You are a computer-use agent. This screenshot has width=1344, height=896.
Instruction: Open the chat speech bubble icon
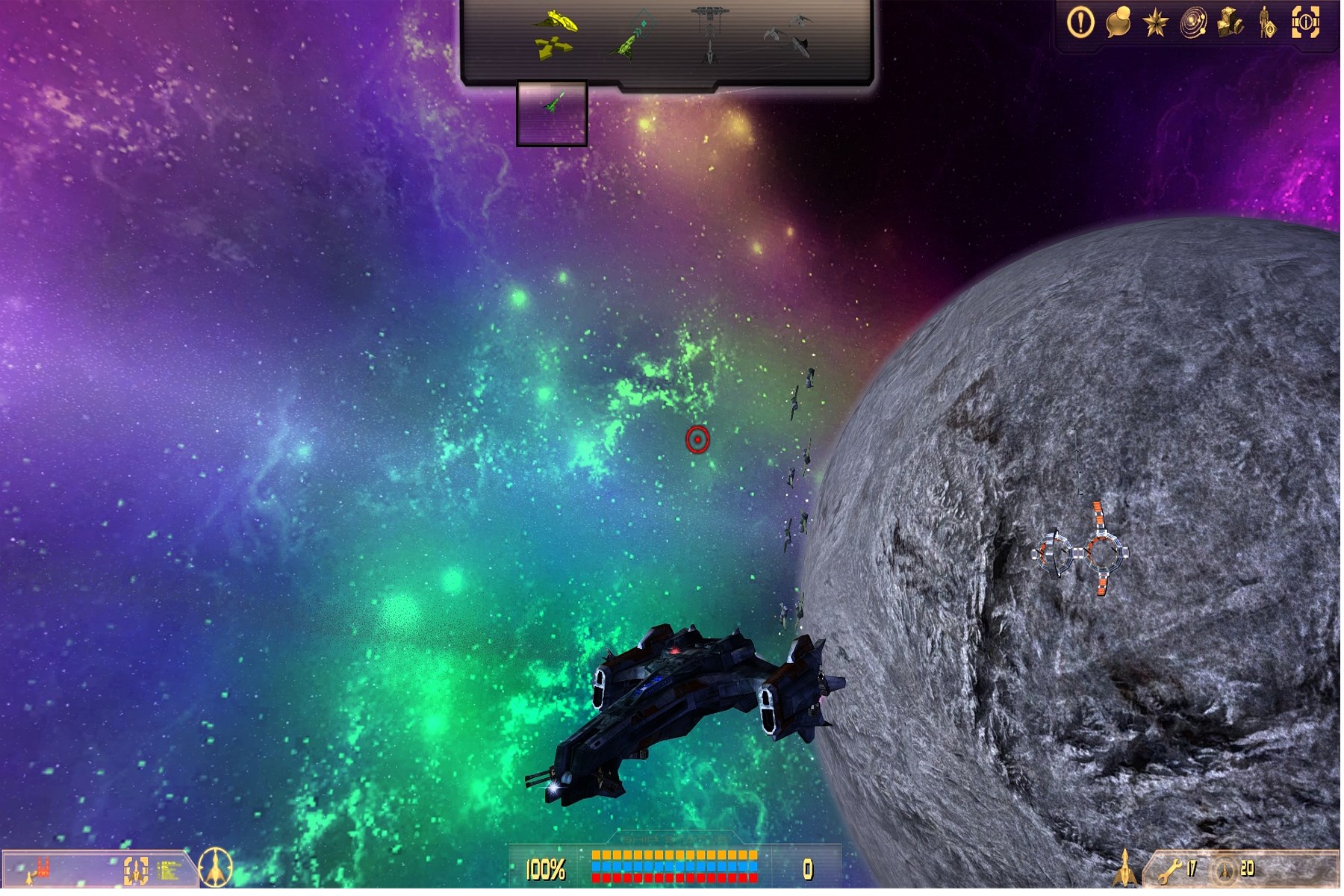point(1118,22)
